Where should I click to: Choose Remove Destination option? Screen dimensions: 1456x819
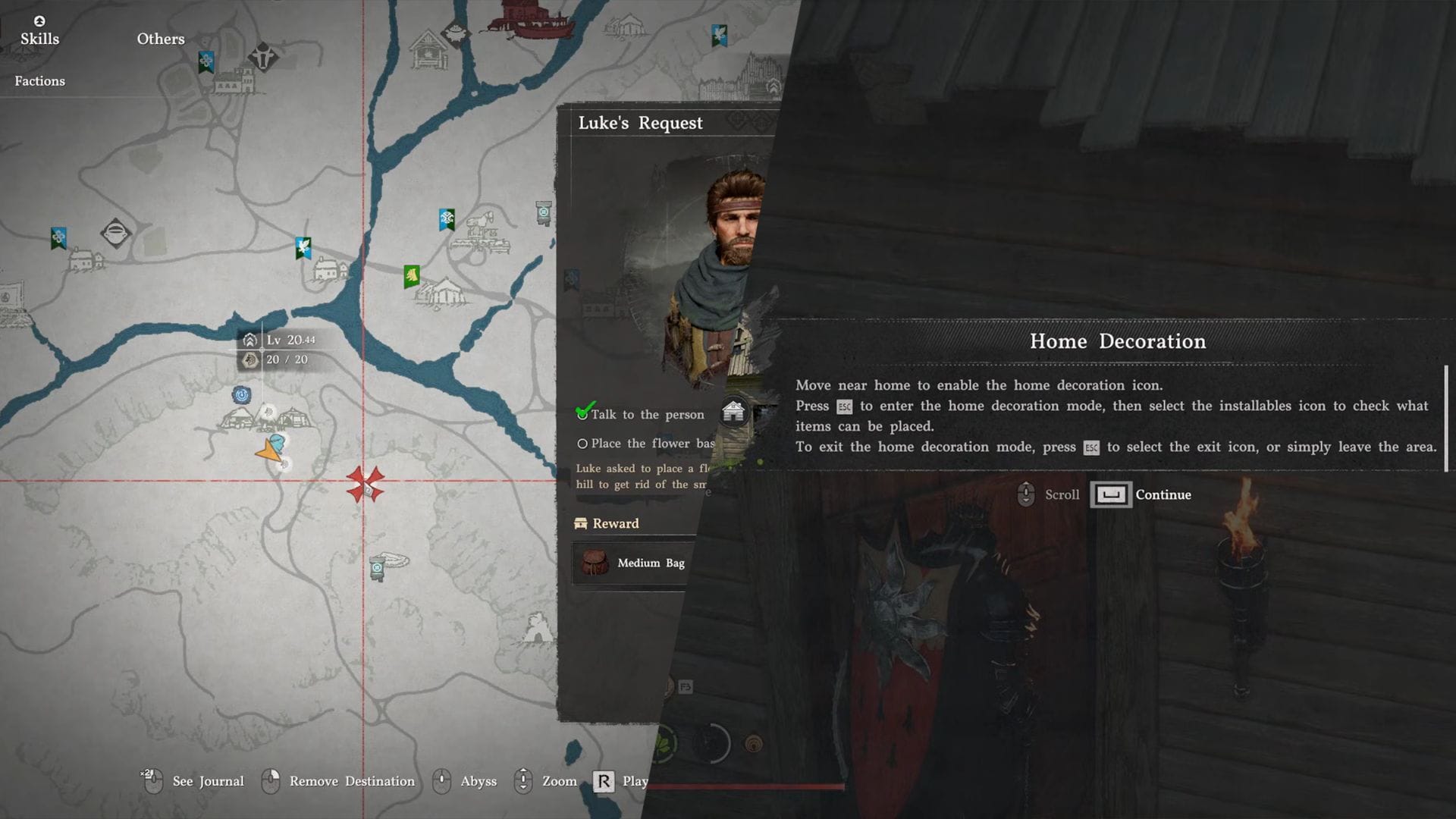point(352,781)
